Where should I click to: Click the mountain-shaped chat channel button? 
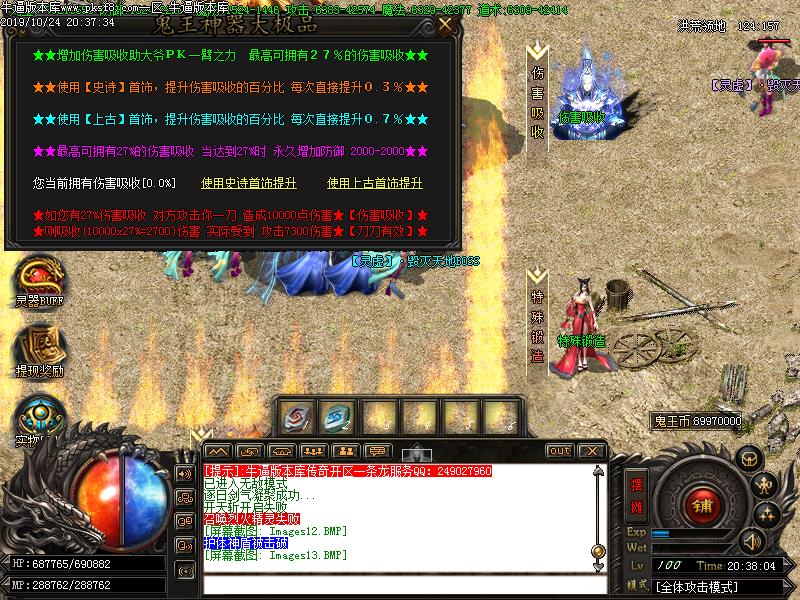[217, 451]
